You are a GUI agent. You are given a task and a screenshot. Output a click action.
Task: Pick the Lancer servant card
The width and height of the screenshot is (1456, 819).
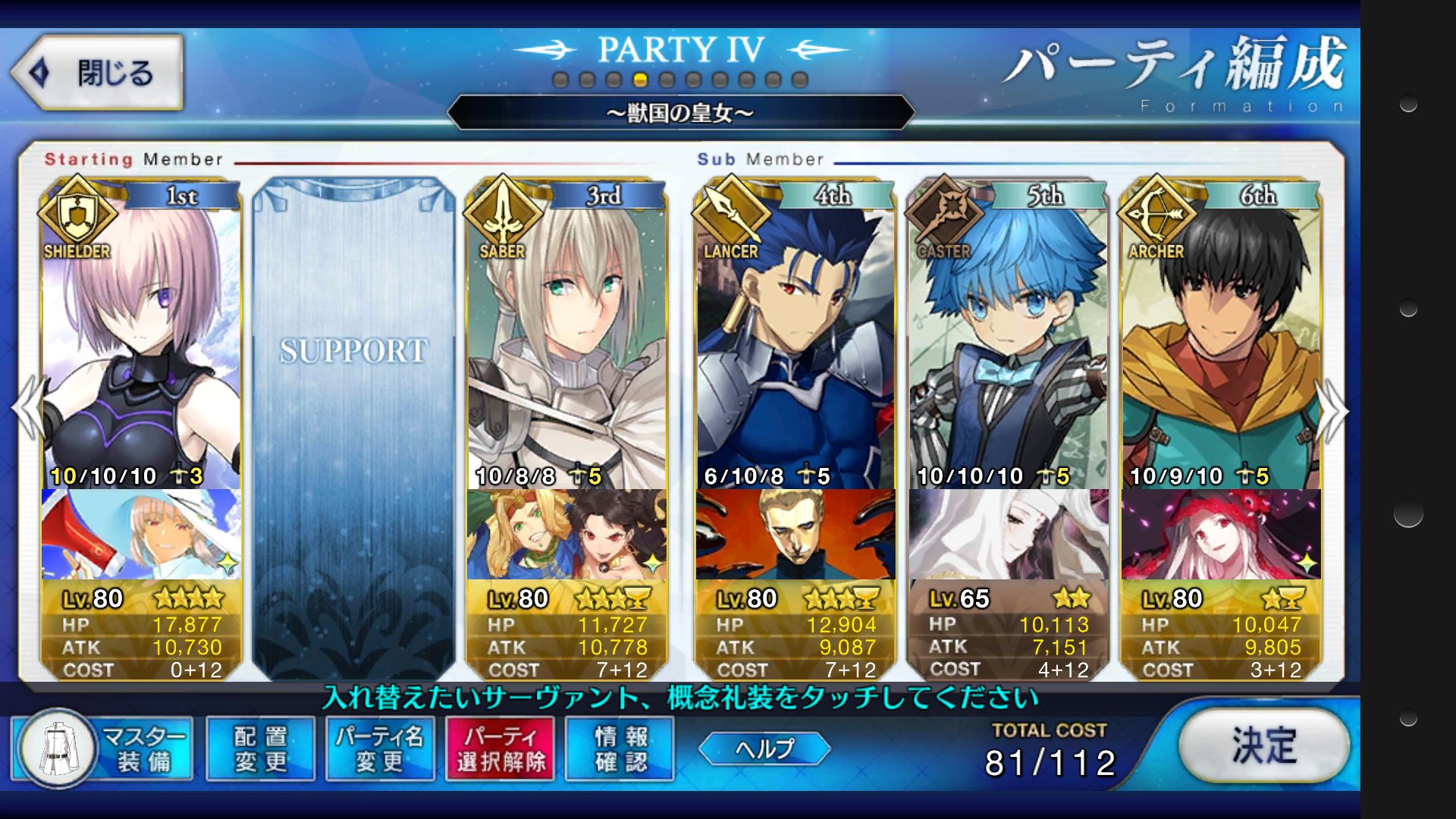tap(795, 341)
